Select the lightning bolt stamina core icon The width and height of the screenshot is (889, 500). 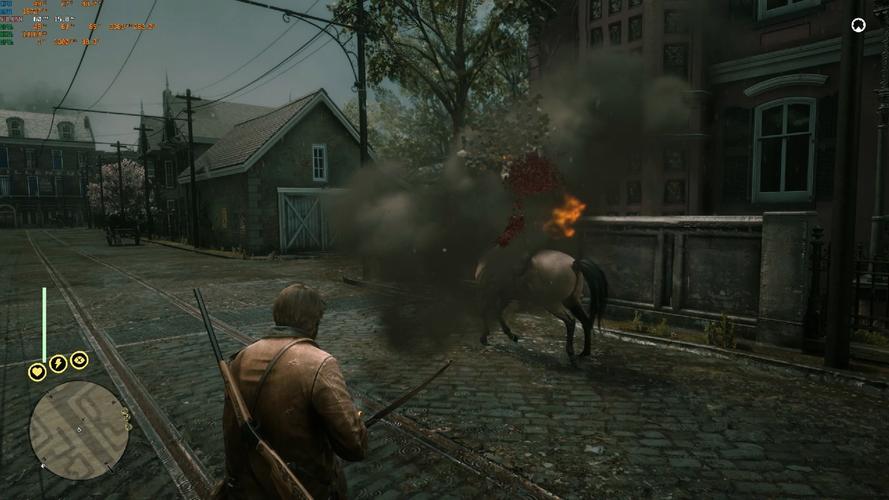tap(58, 364)
